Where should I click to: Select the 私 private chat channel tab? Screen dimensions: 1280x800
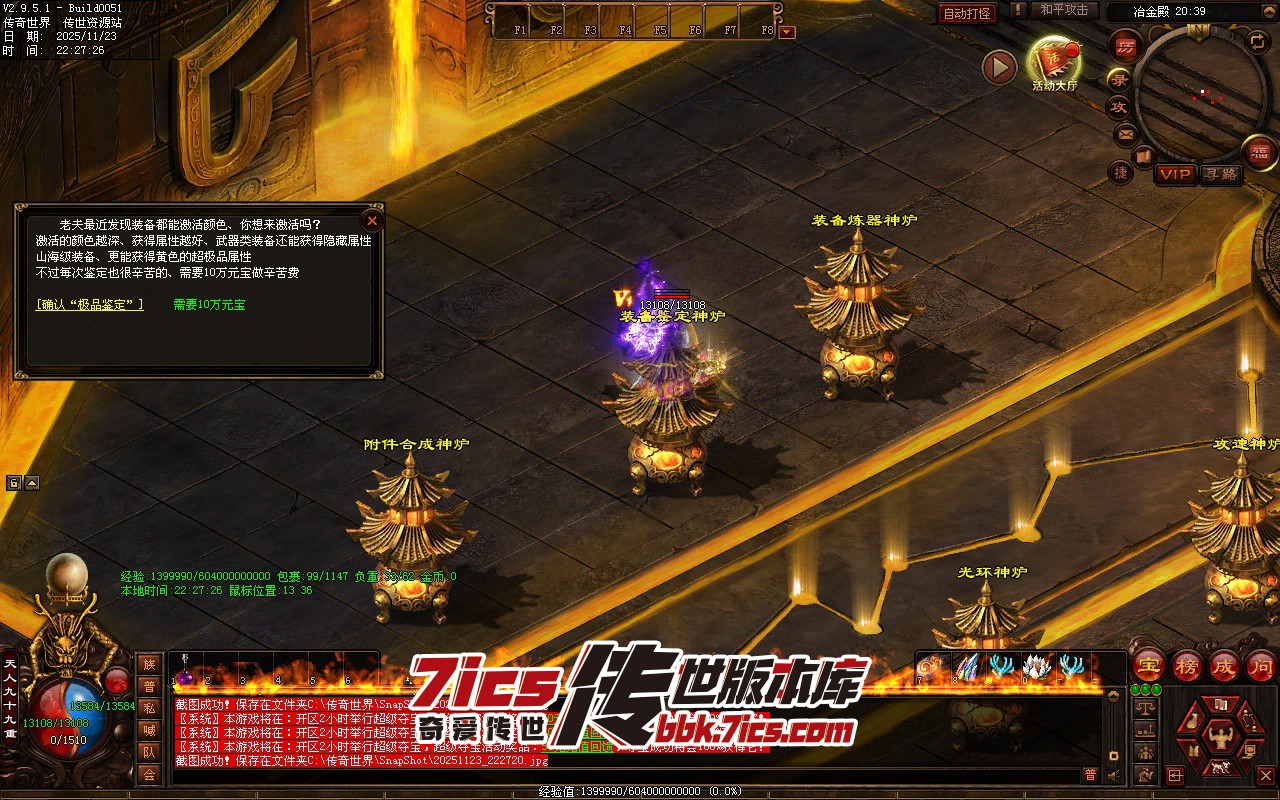[149, 708]
